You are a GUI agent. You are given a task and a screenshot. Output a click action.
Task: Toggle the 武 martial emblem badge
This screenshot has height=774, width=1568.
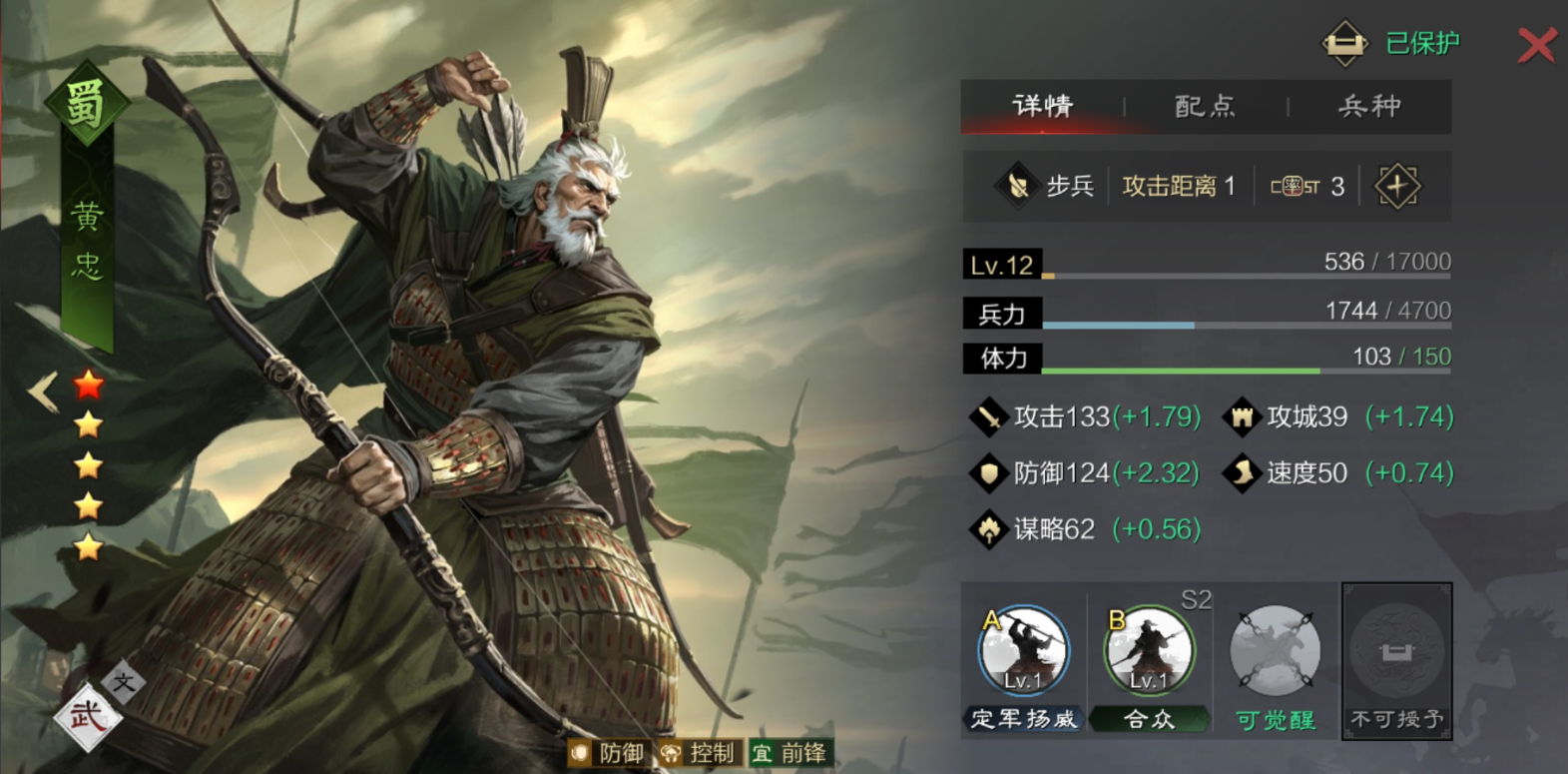pyautogui.click(x=91, y=716)
